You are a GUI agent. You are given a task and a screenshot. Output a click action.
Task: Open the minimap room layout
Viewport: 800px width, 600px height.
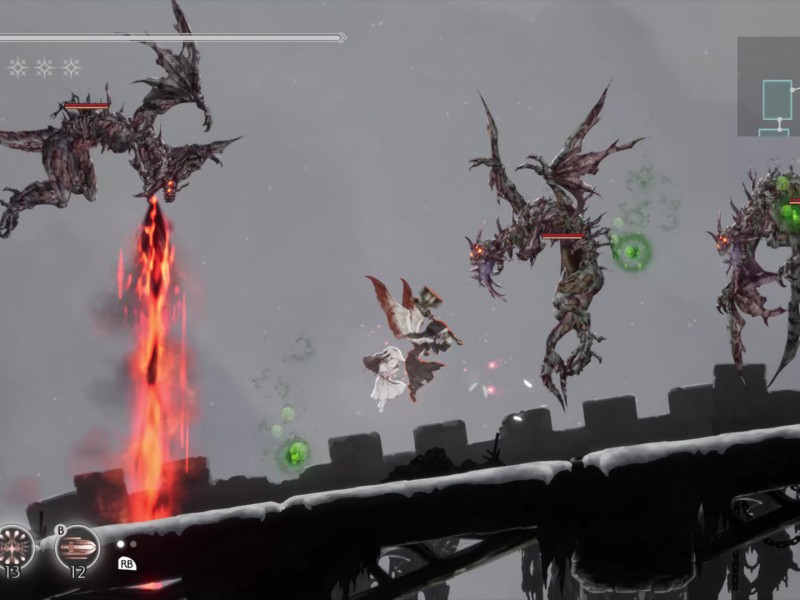pyautogui.click(x=769, y=87)
